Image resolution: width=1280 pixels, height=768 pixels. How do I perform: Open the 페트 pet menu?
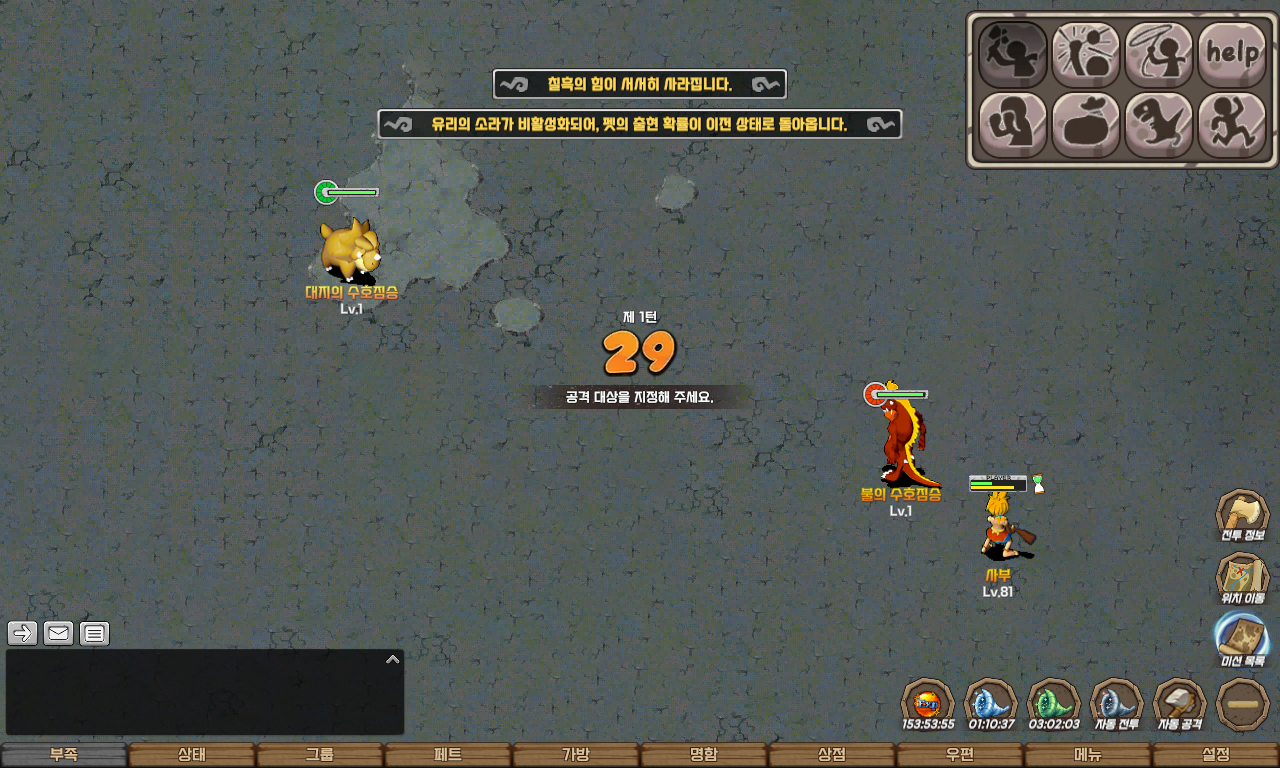coord(447,755)
